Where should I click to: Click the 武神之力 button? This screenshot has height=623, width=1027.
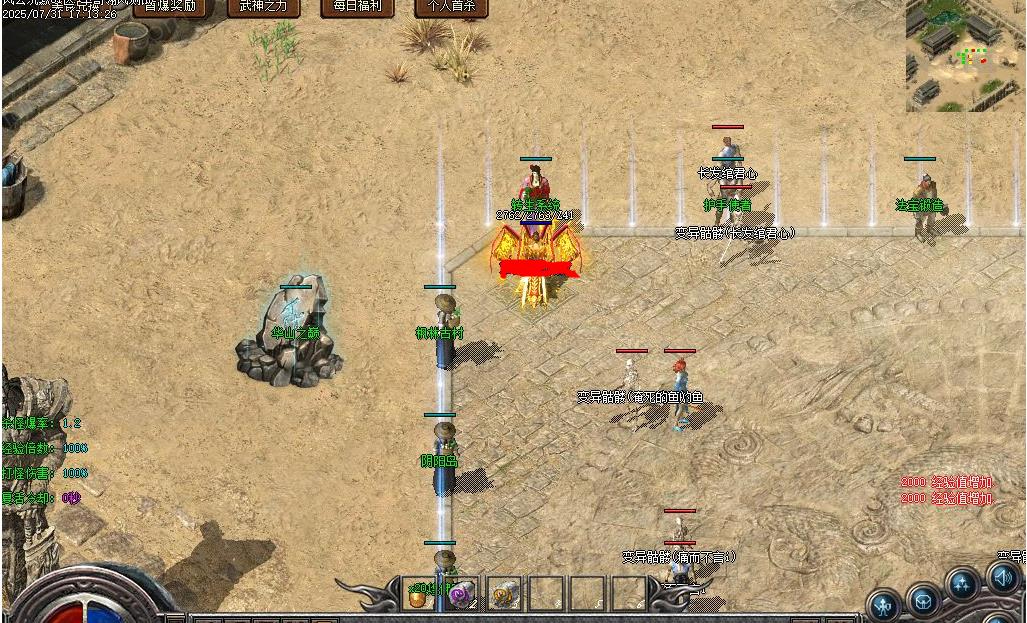263,7
